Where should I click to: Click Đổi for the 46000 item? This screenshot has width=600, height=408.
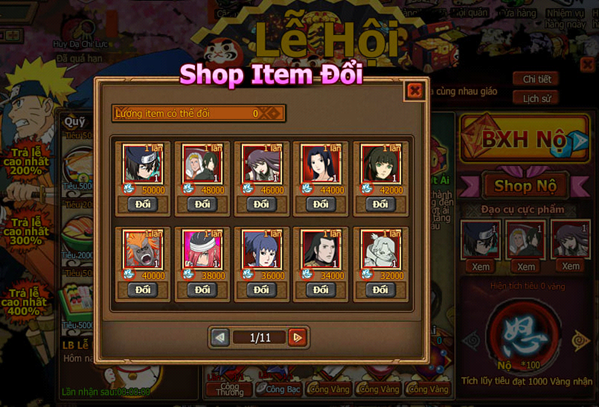click(261, 204)
